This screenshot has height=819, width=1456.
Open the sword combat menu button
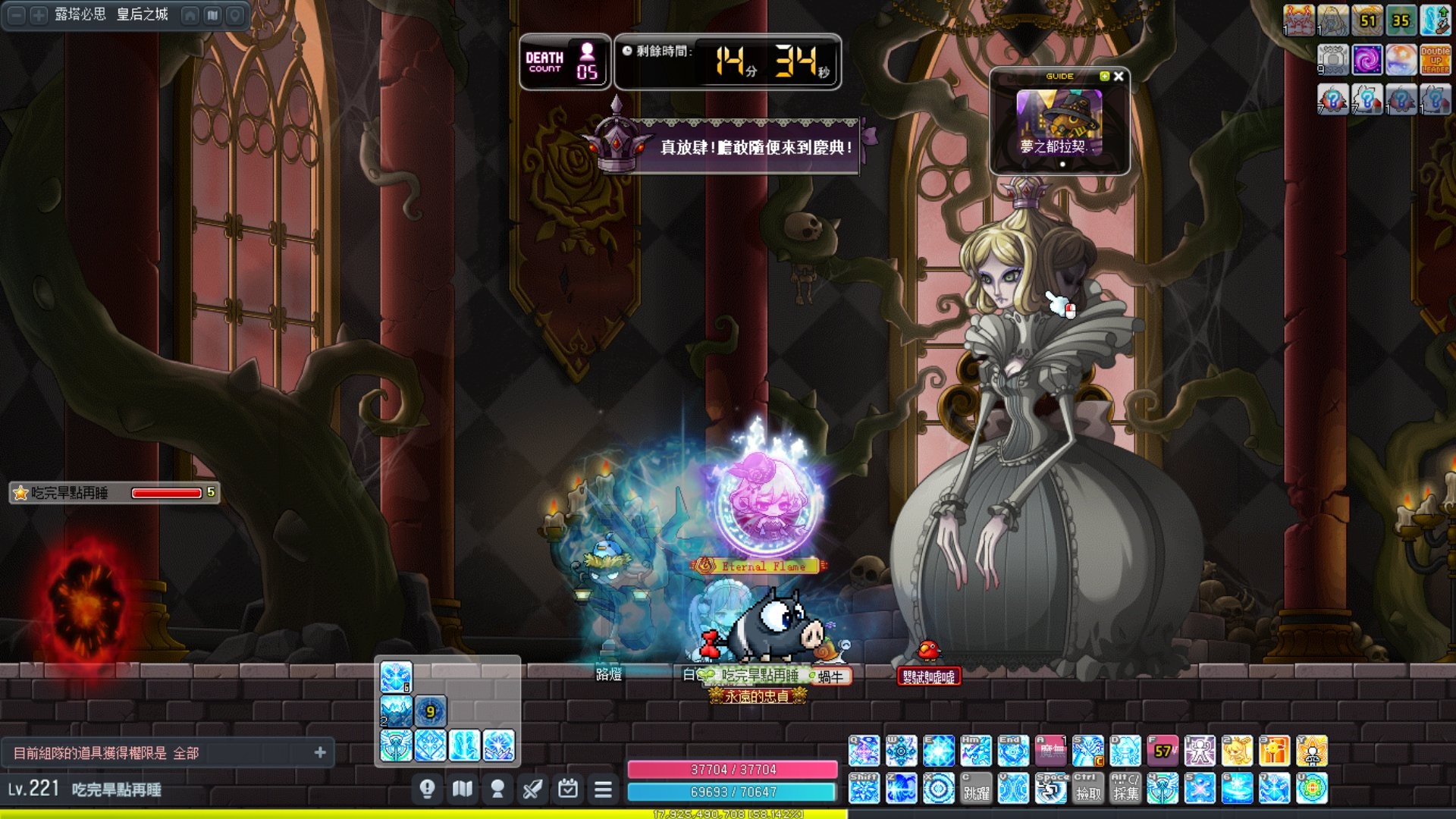click(x=532, y=790)
